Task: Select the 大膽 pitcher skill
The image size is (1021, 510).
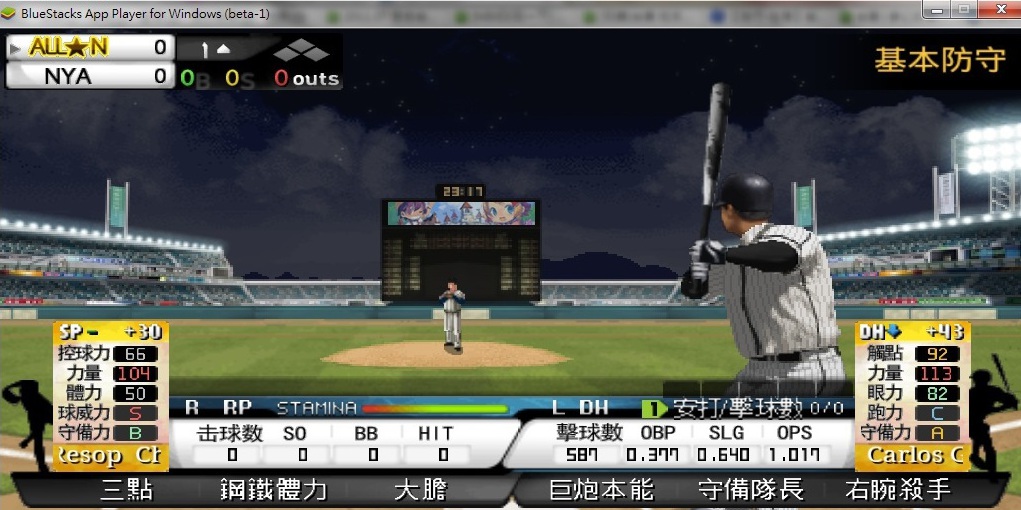Action: [419, 490]
